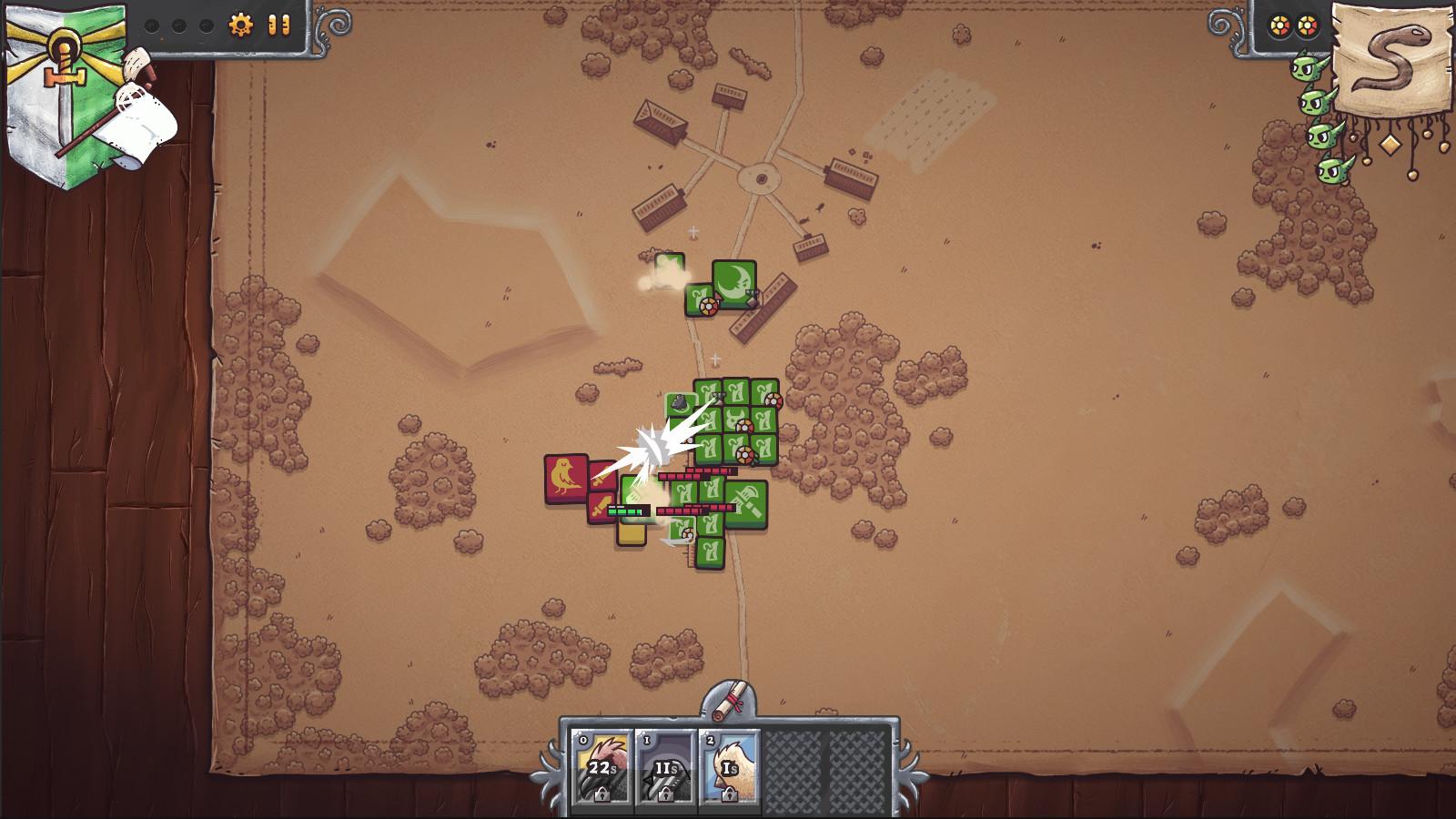1456x819 pixels.
Task: Select the green crescent-moon unit tile
Action: pyautogui.click(x=733, y=284)
